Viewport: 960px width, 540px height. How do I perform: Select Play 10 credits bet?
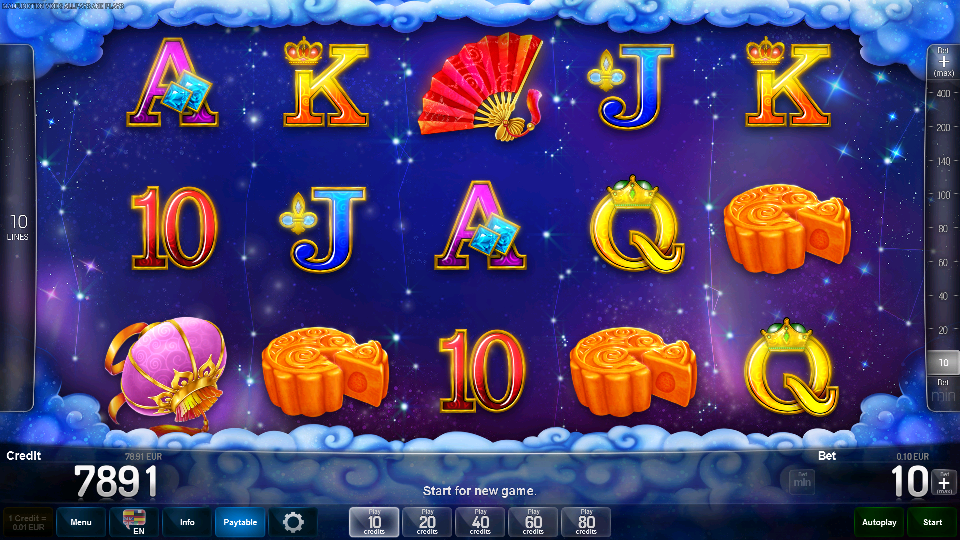pos(374,522)
